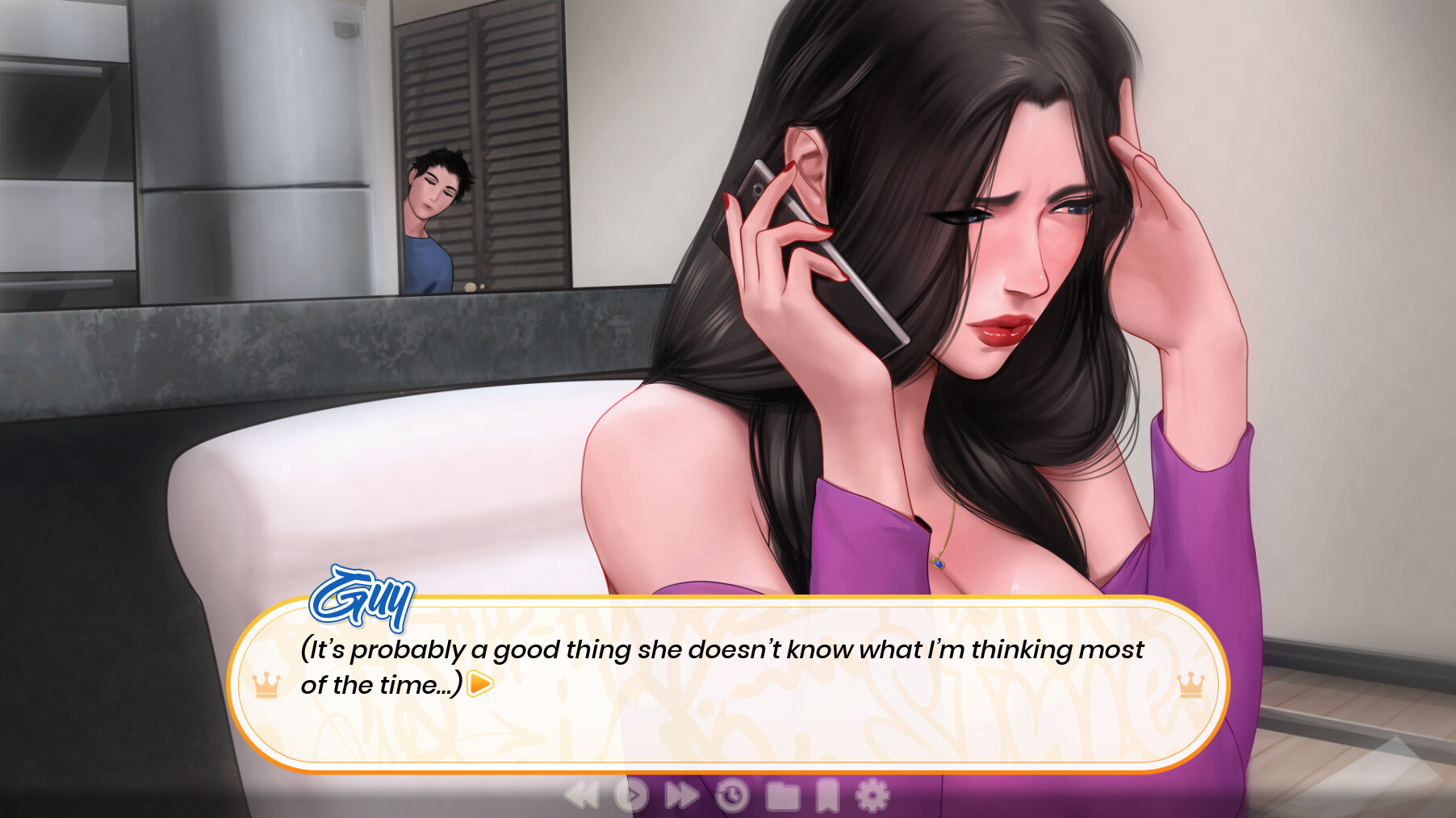This screenshot has height=818, width=1456.
Task: Click the rewind double-arrow icon
Action: (583, 796)
